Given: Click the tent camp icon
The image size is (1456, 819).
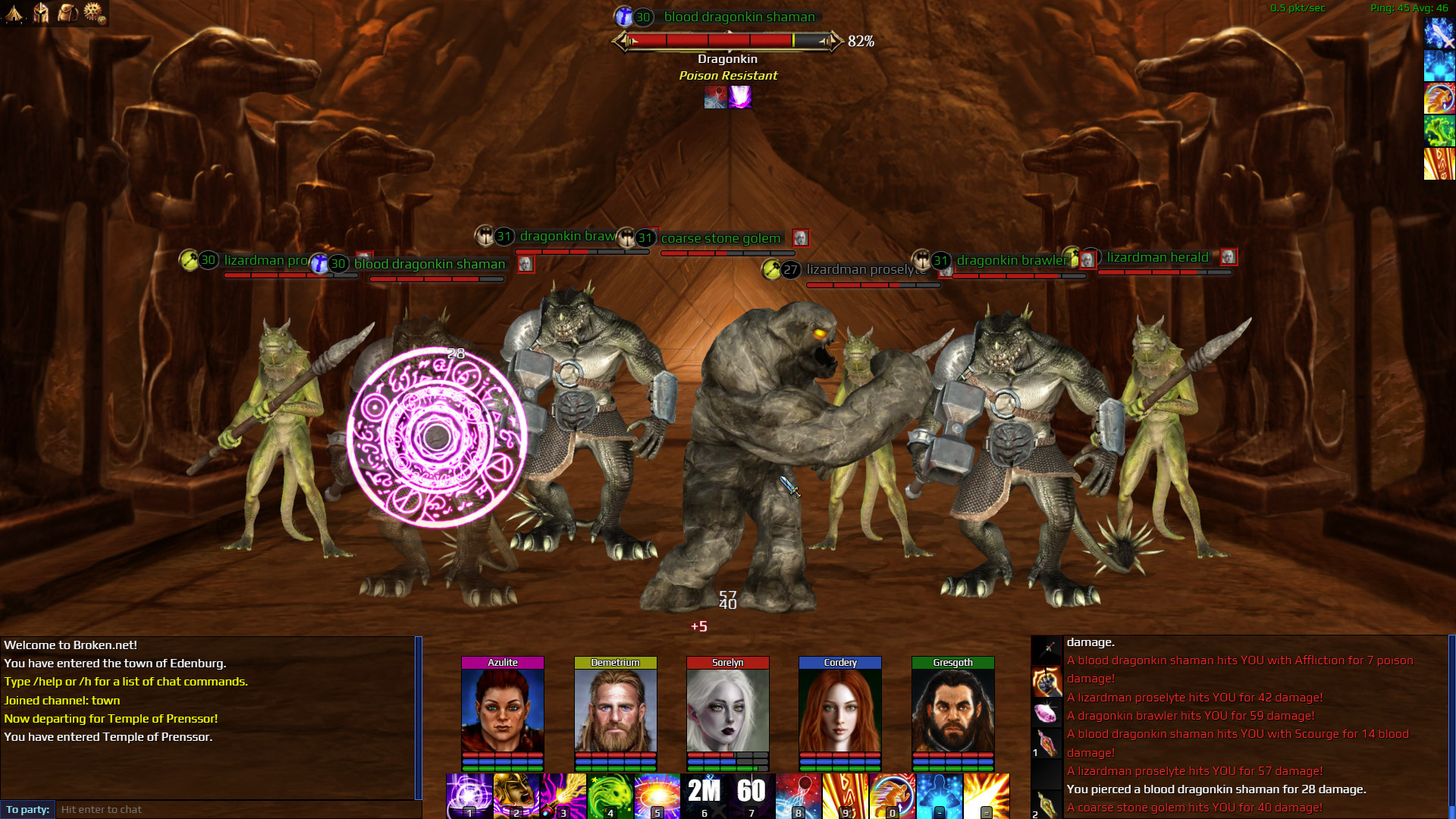Looking at the screenshot, I should point(14,13).
